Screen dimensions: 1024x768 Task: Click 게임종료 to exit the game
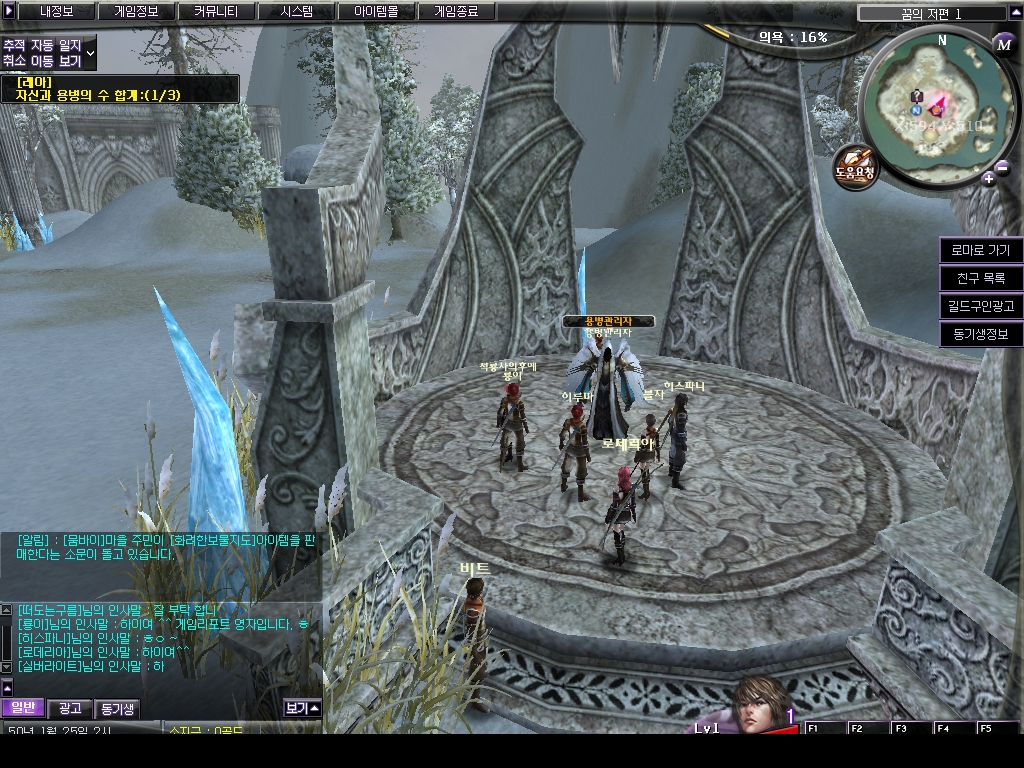455,12
